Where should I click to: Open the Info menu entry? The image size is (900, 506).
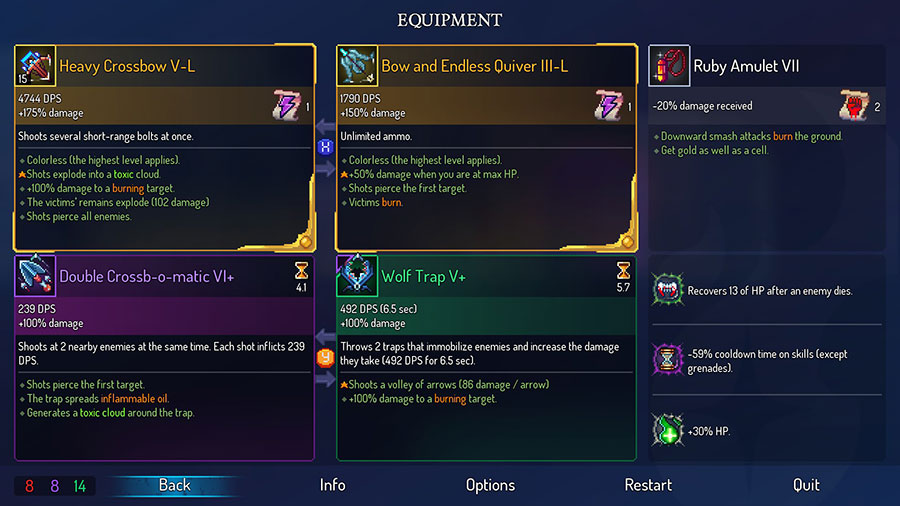(332, 485)
